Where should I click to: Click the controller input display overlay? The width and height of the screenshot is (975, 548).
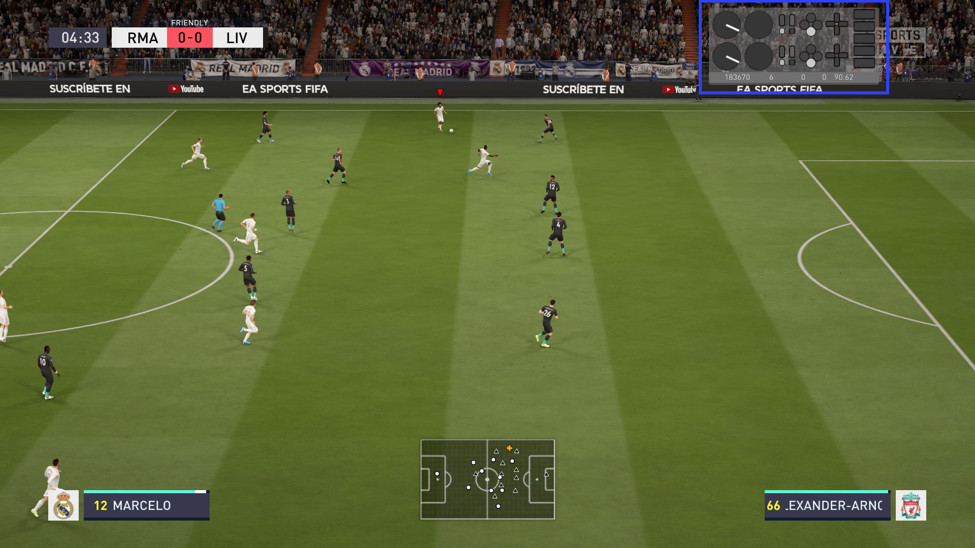793,46
